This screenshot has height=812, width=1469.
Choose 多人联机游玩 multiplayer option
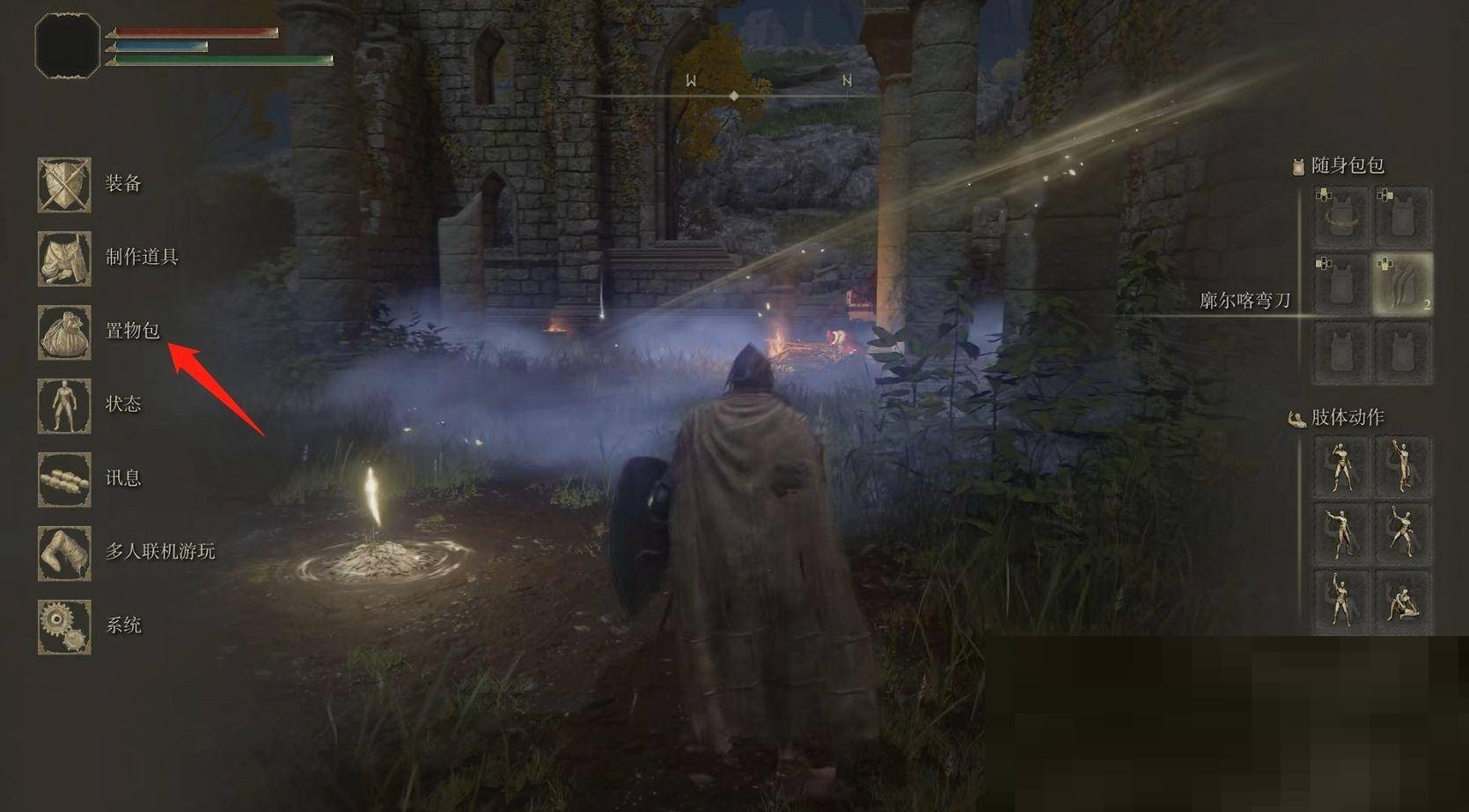coord(64,553)
